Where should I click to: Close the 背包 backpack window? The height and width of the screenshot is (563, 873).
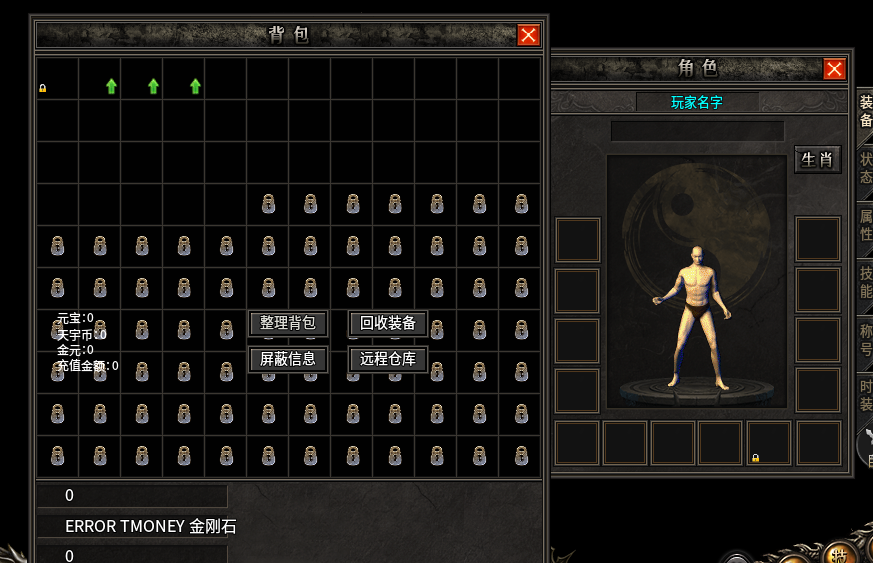[528, 35]
